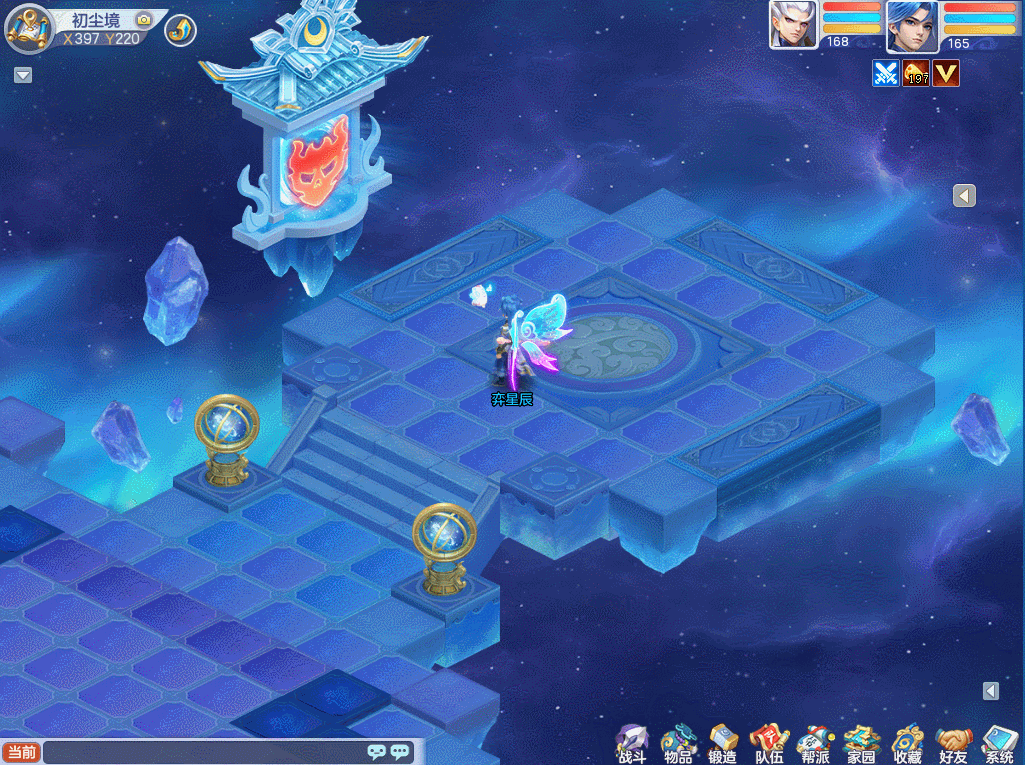Click the golden swirl arrow icon

[180, 30]
